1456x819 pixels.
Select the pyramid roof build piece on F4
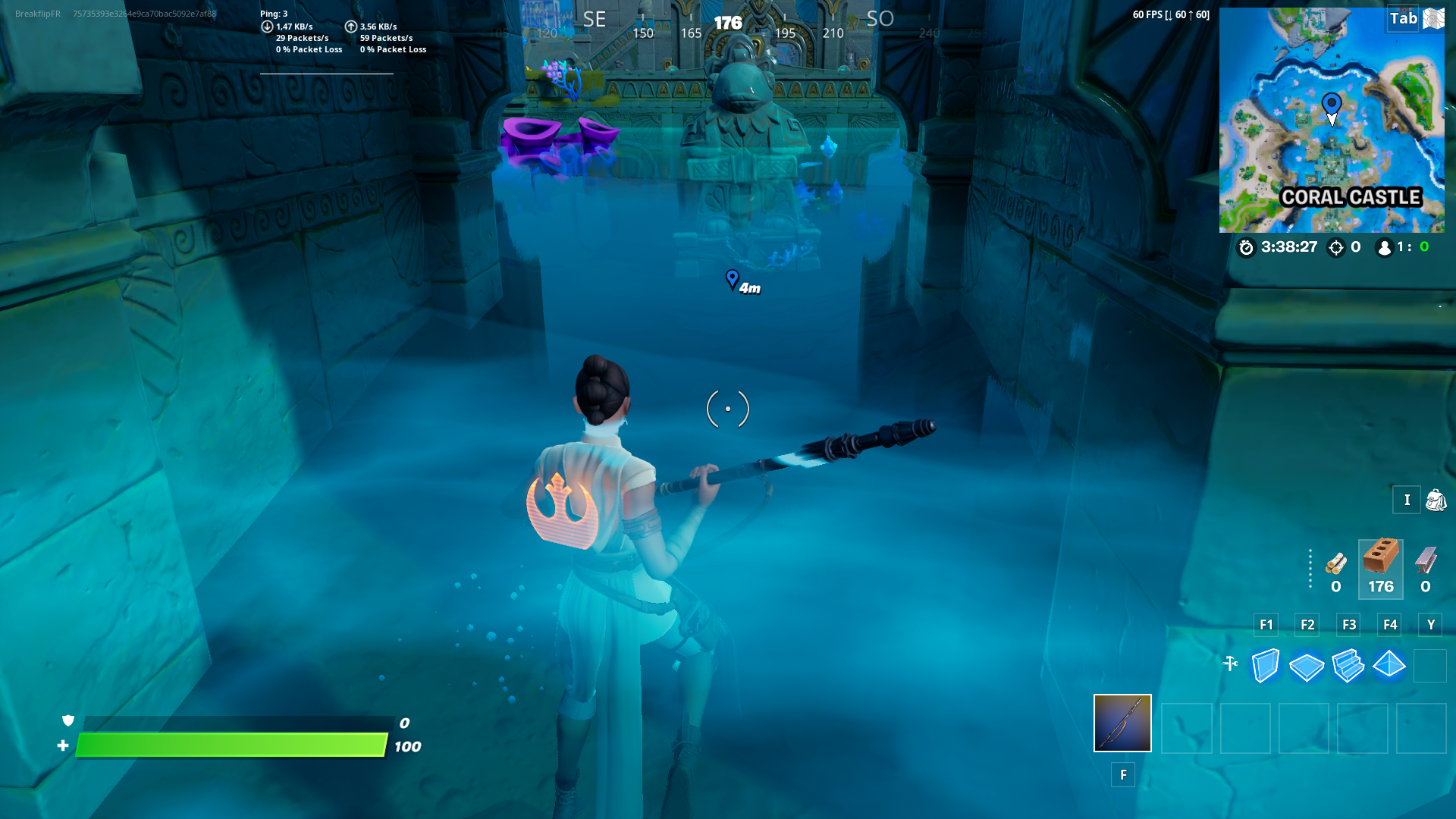click(1390, 666)
